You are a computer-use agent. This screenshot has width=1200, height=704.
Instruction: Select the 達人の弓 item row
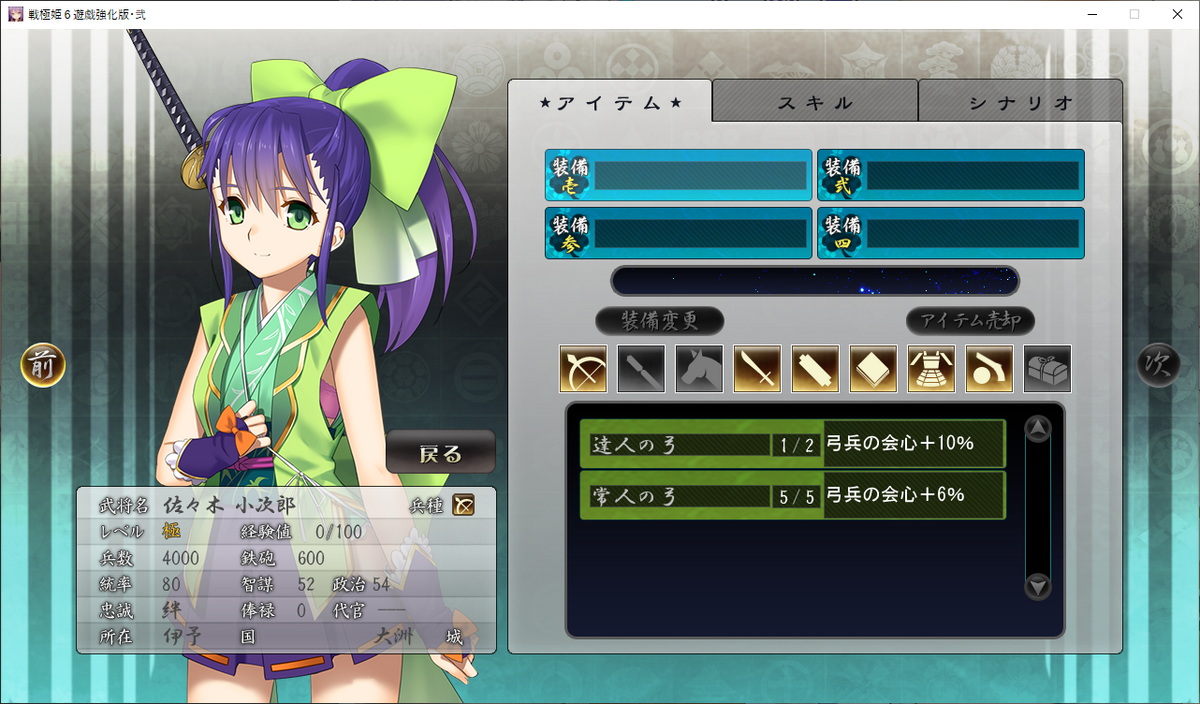792,444
